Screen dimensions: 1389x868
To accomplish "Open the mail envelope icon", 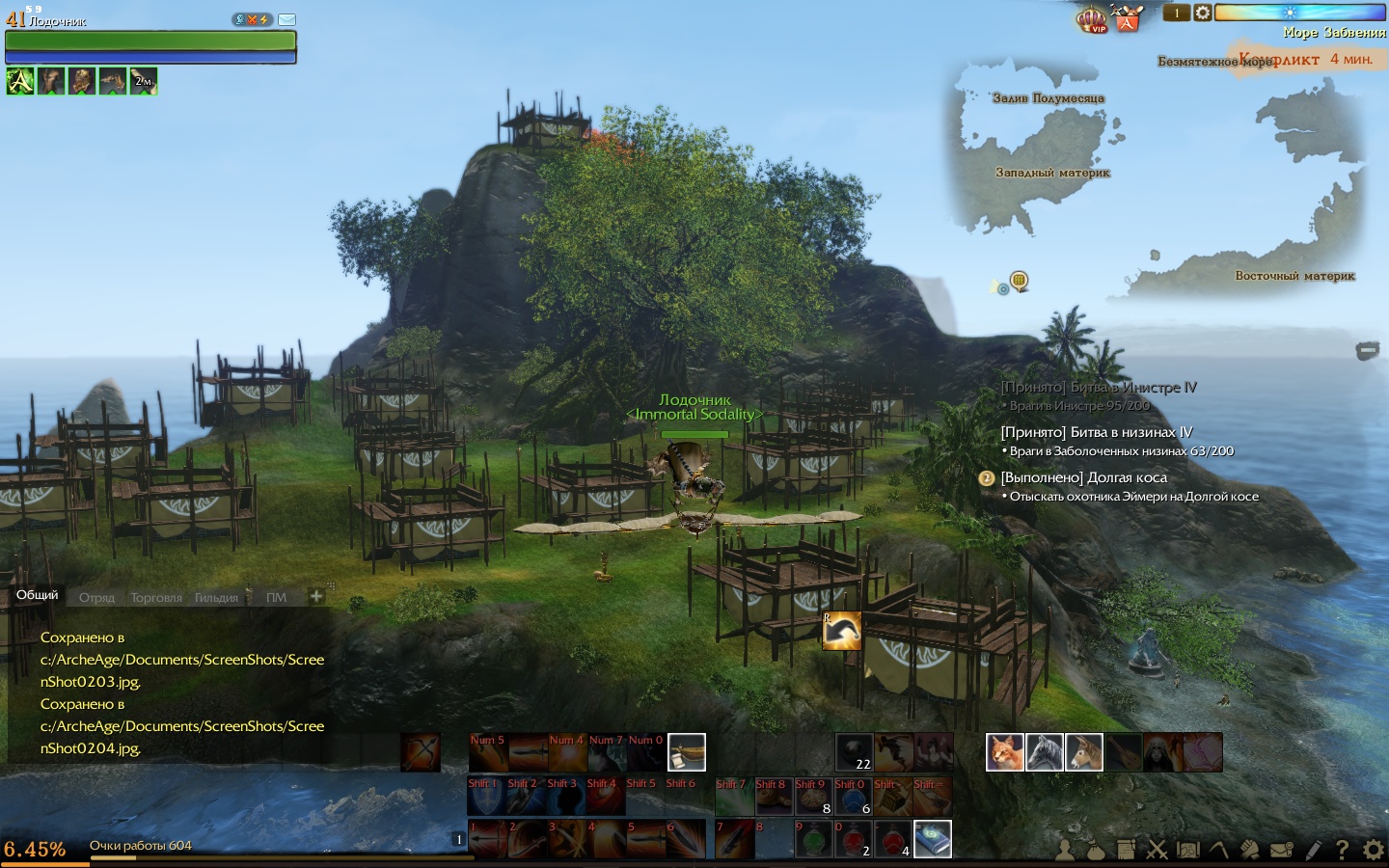I will (286, 19).
